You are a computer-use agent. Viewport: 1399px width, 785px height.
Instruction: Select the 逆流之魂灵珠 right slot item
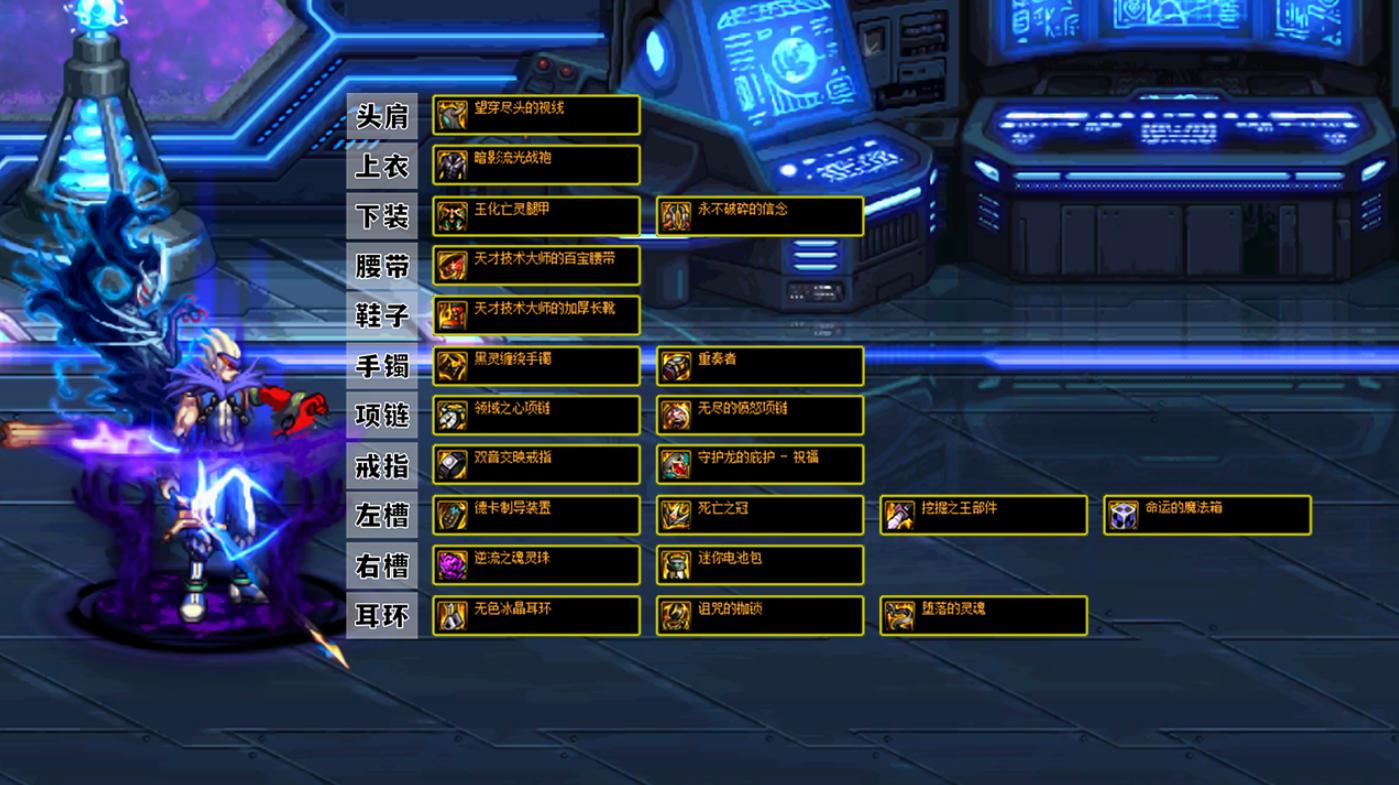(x=536, y=565)
